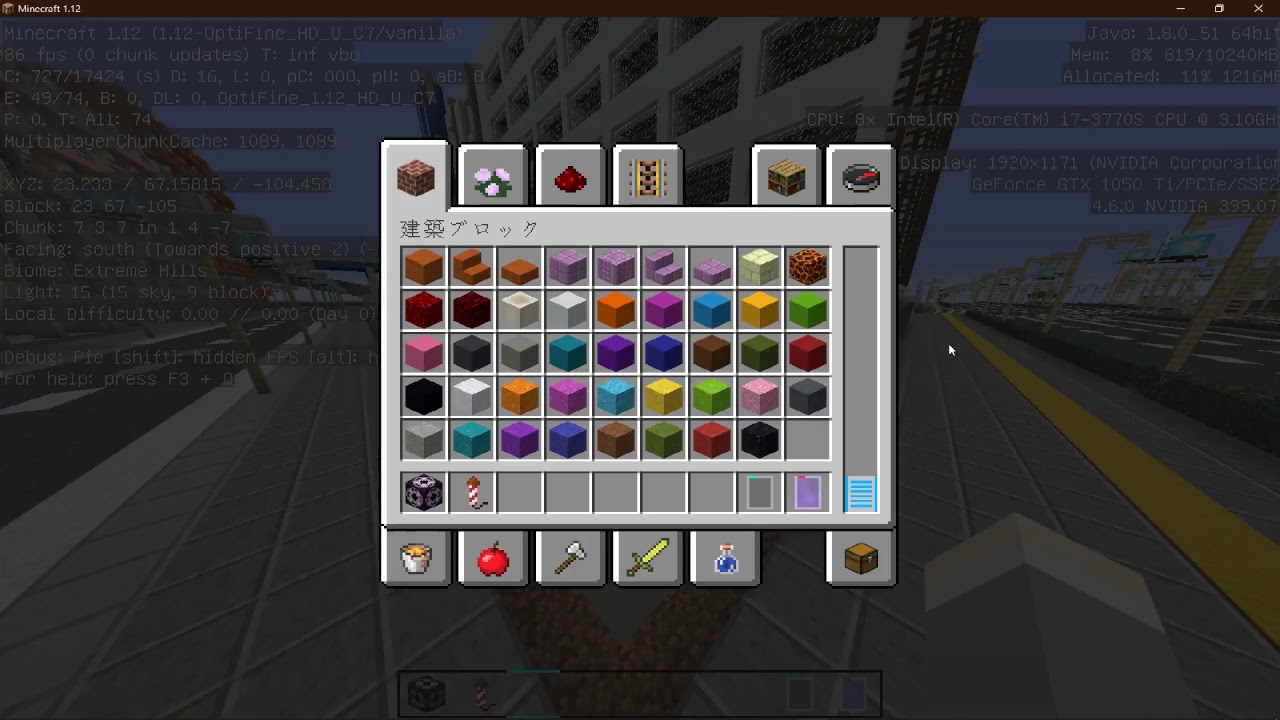Select the pink concrete powder swatch

point(759,396)
